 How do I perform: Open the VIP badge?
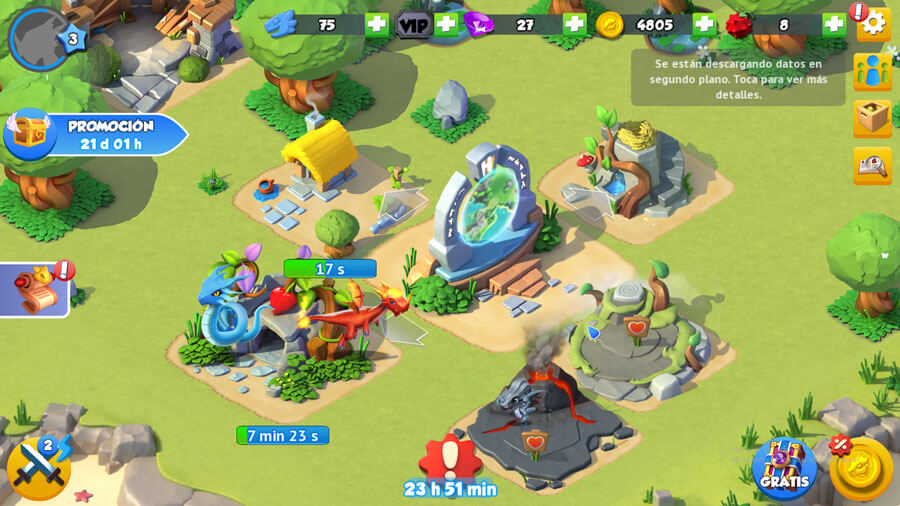coord(413,25)
